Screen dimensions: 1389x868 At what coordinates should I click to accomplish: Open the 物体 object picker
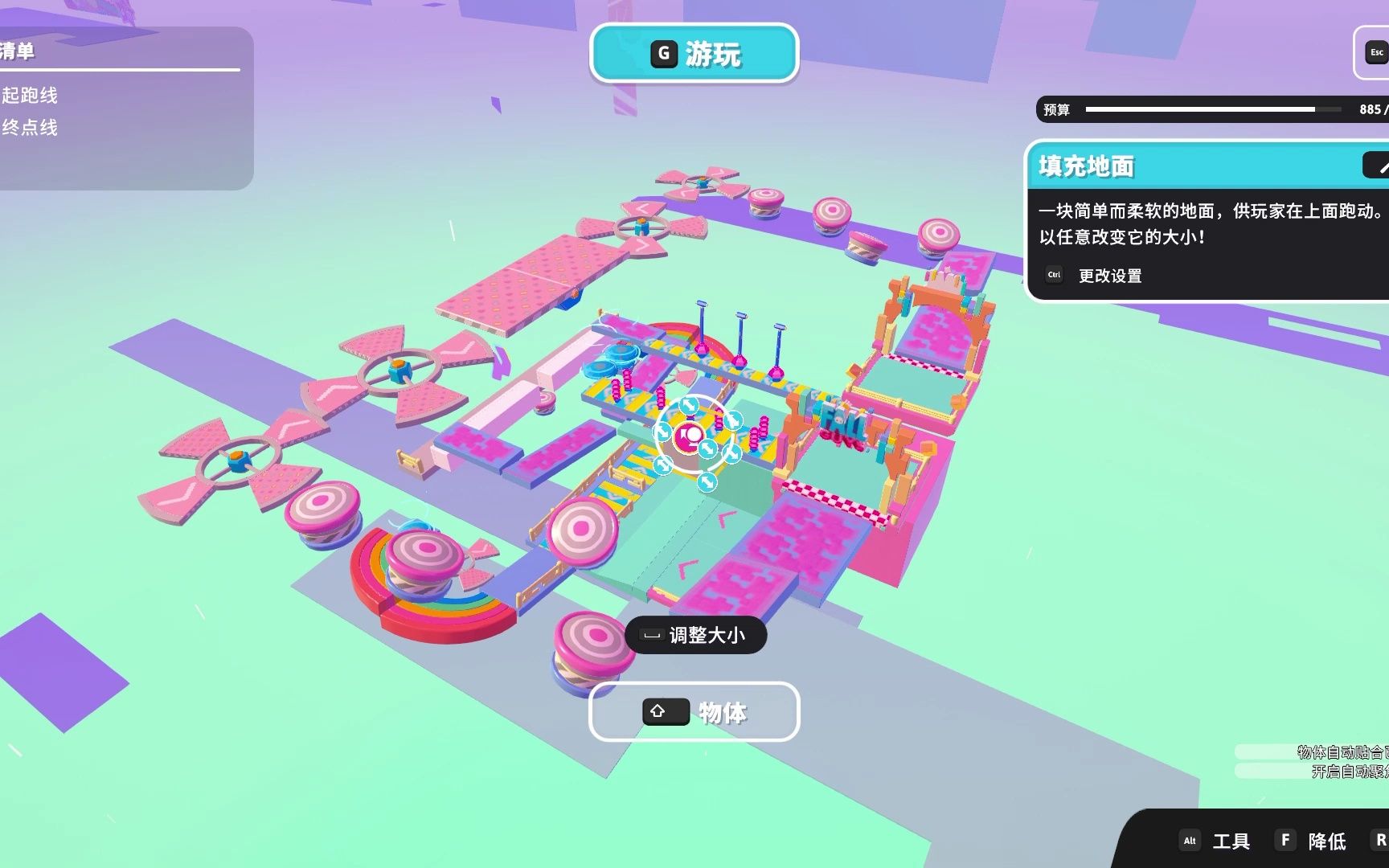pyautogui.click(x=694, y=712)
